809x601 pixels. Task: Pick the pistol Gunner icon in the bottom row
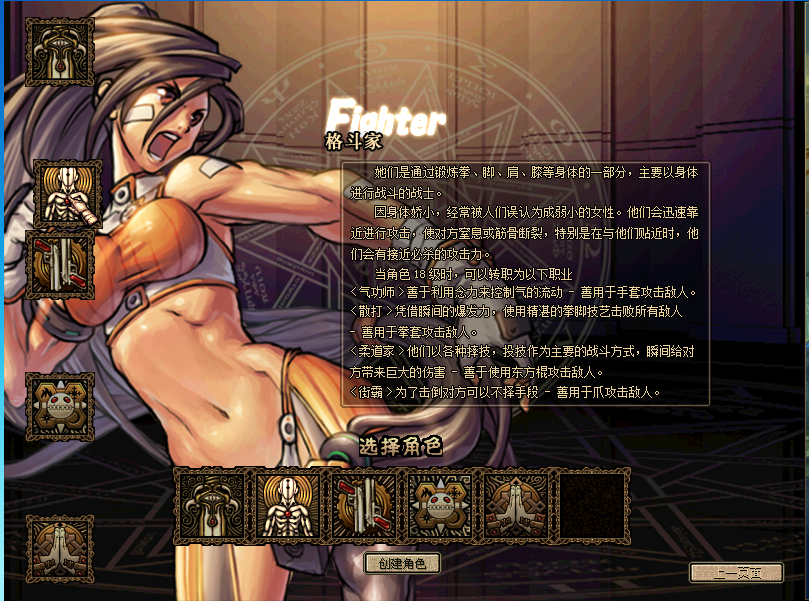coord(365,505)
